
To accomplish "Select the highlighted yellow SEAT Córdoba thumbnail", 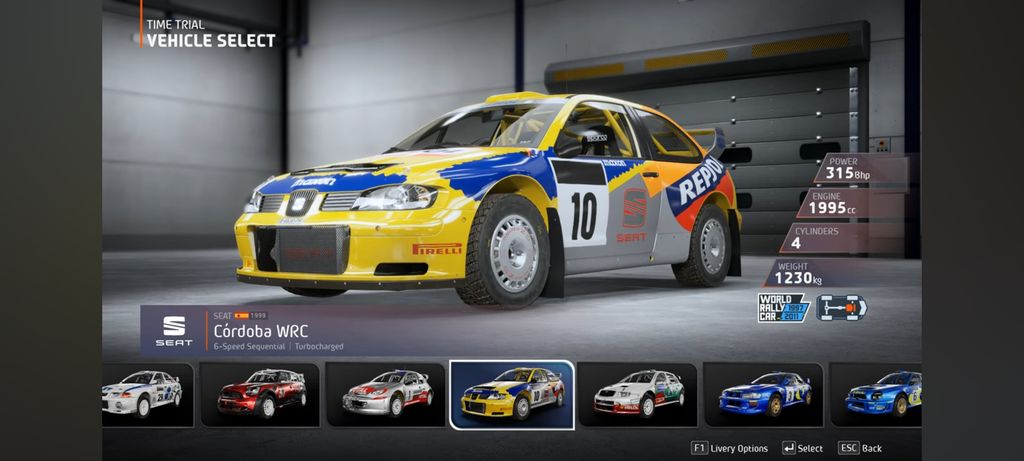I will click(512, 393).
